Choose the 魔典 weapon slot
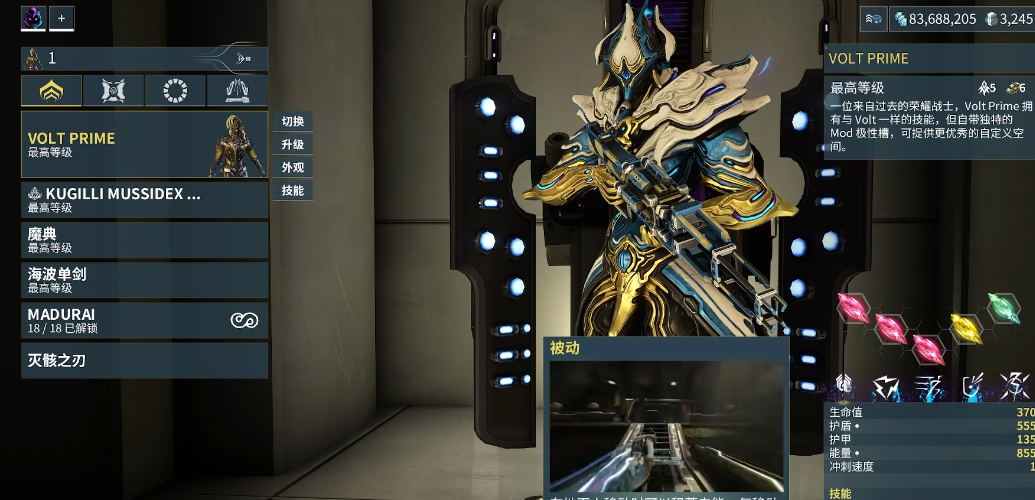 [x=144, y=240]
